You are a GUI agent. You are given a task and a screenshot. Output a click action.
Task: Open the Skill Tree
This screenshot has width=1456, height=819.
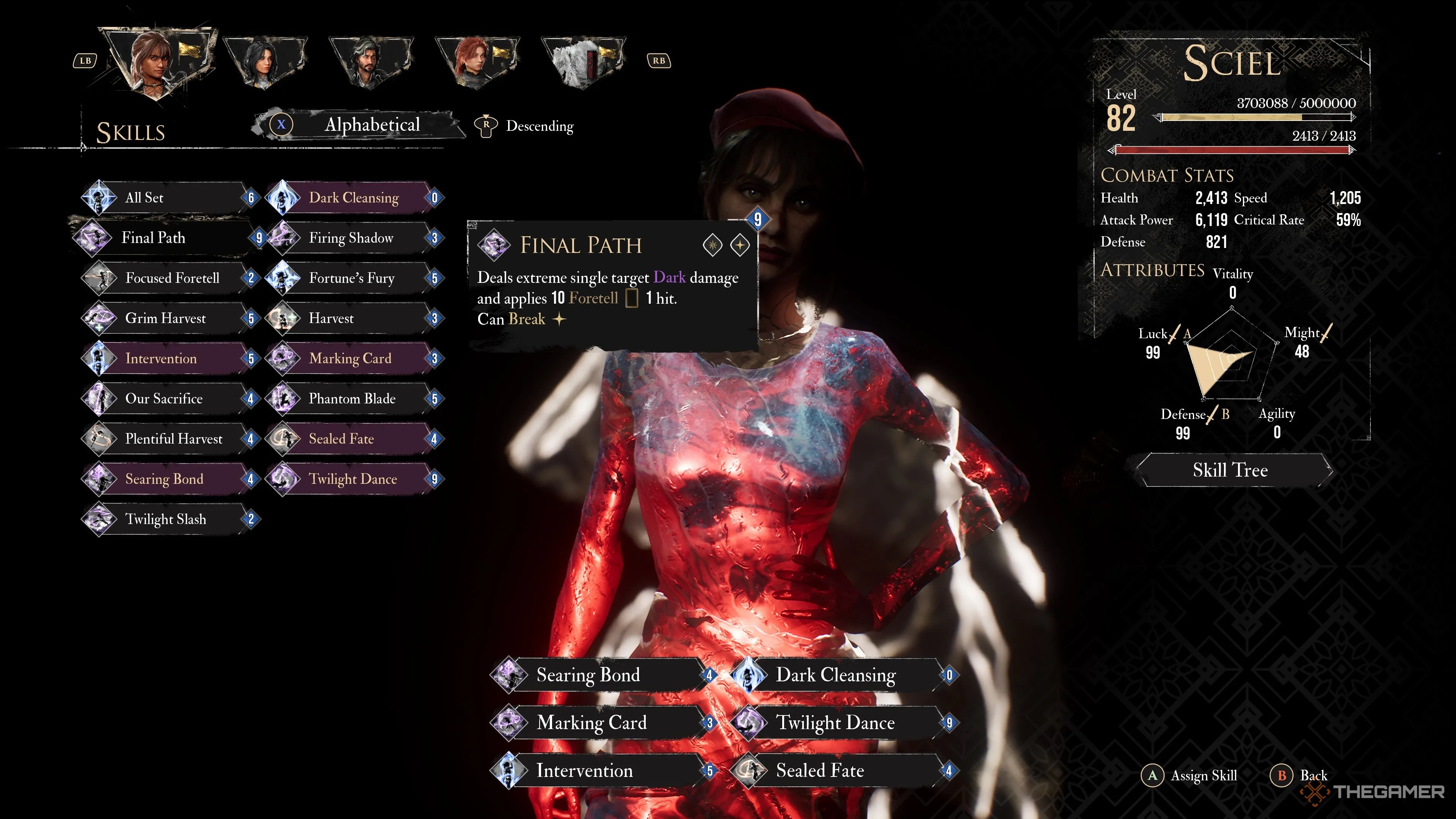(1230, 470)
